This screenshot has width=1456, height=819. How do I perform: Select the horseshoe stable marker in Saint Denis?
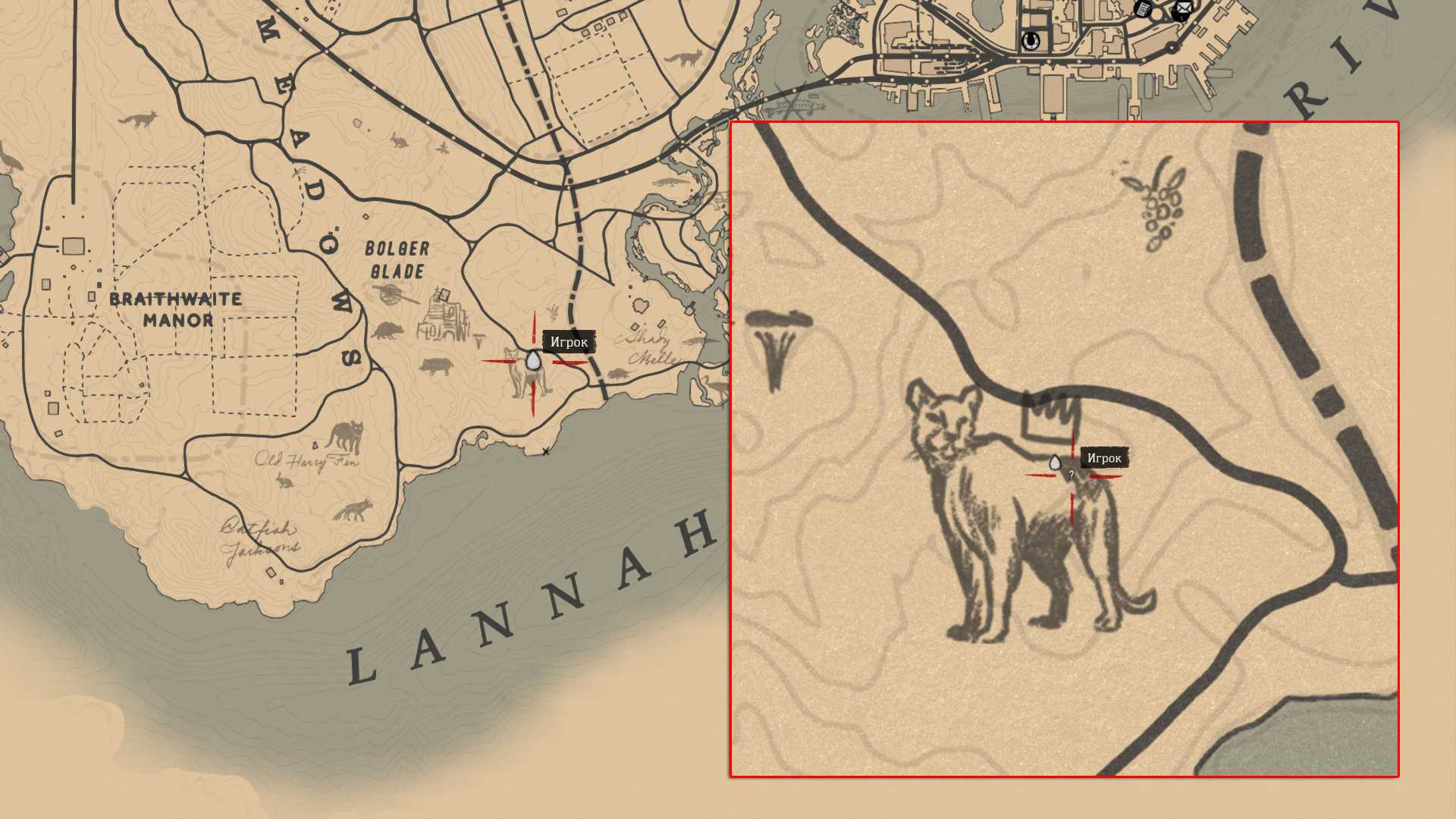pyautogui.click(x=1030, y=39)
